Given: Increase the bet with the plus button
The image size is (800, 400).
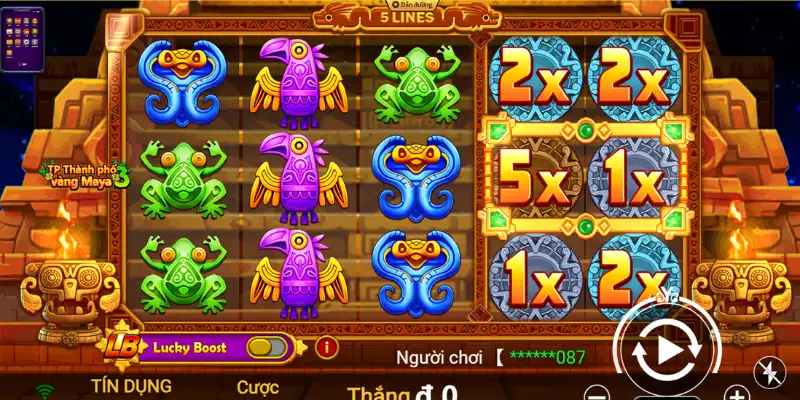Looking at the screenshot, I should tap(736, 393).
